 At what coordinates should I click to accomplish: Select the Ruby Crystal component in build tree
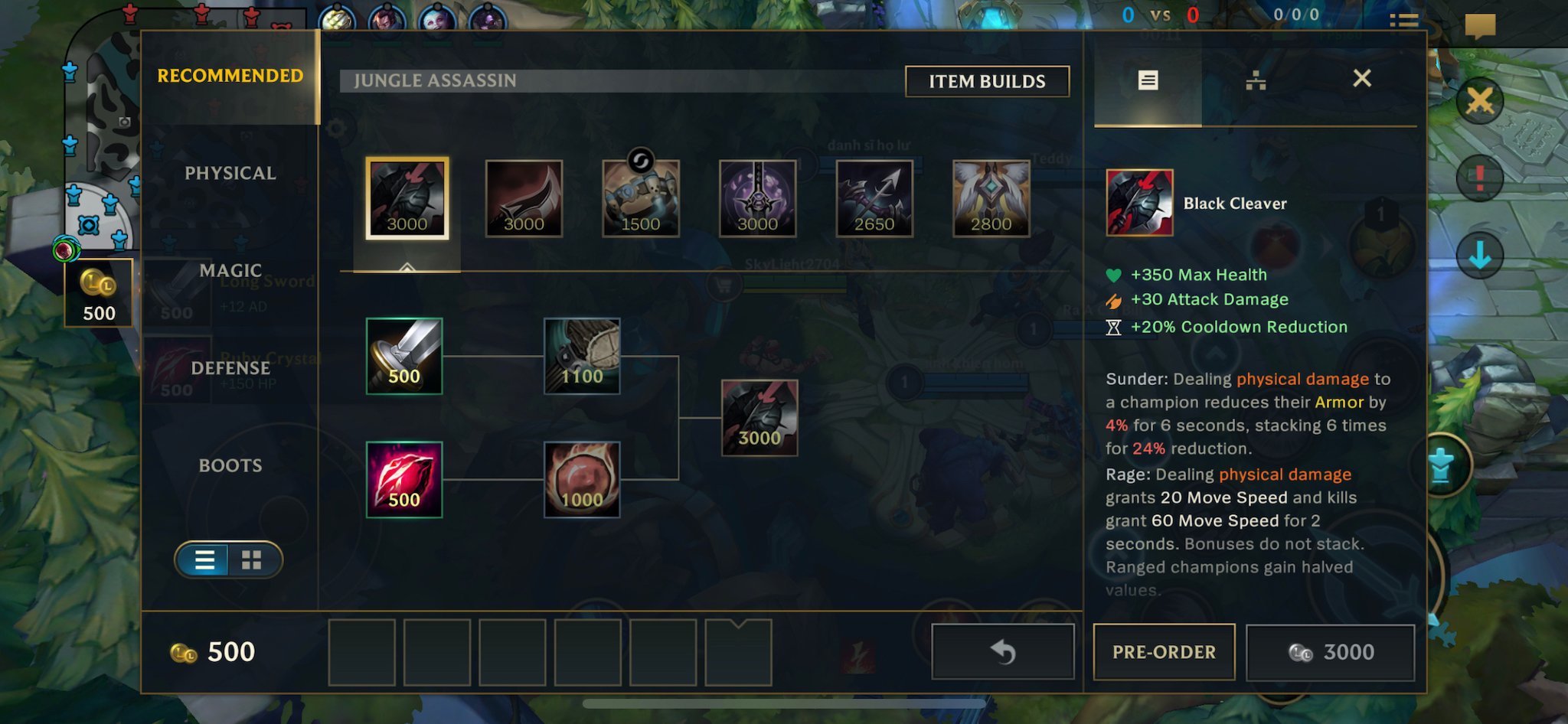click(x=404, y=479)
